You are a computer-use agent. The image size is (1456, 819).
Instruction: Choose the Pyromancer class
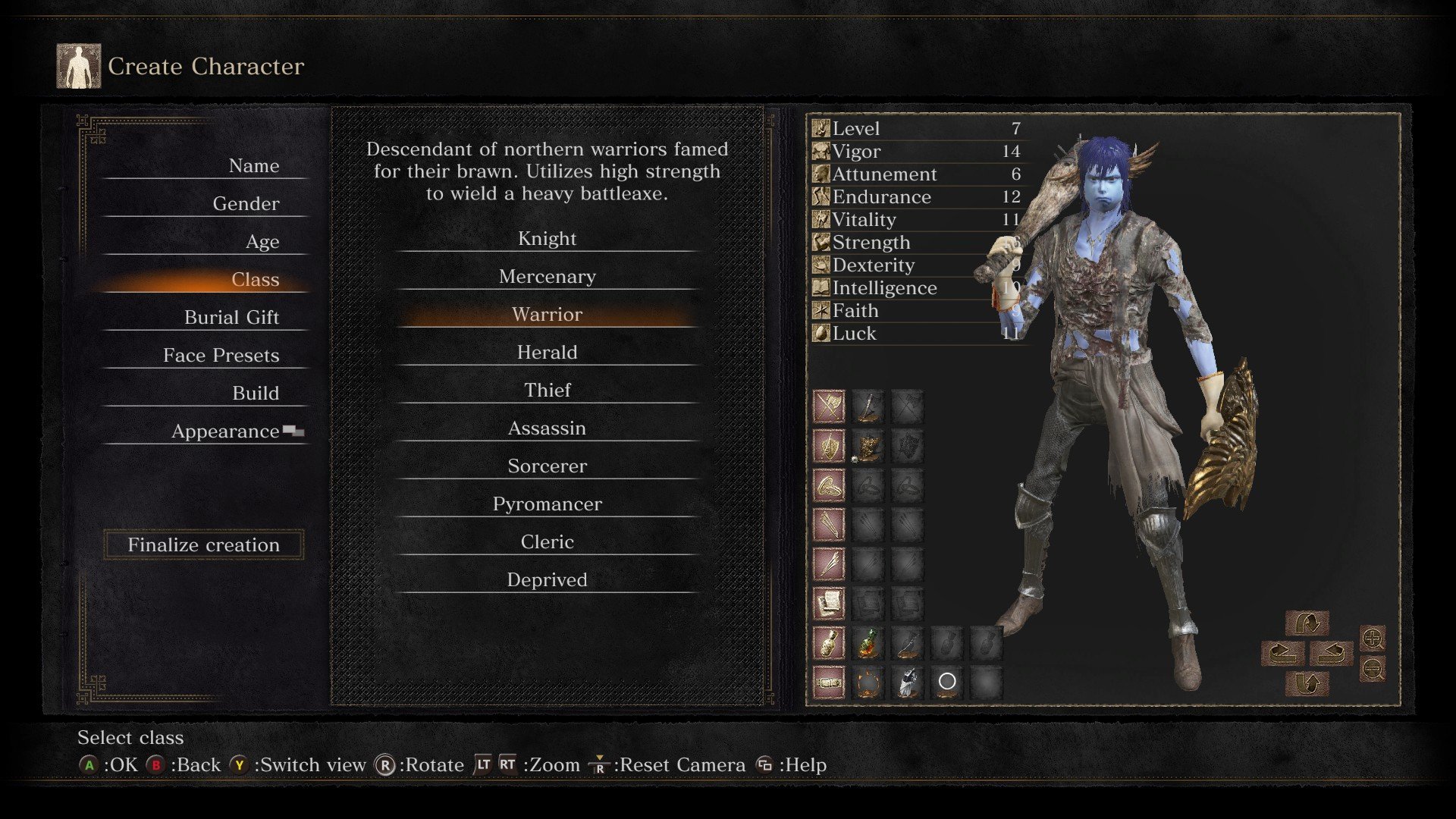(x=547, y=504)
